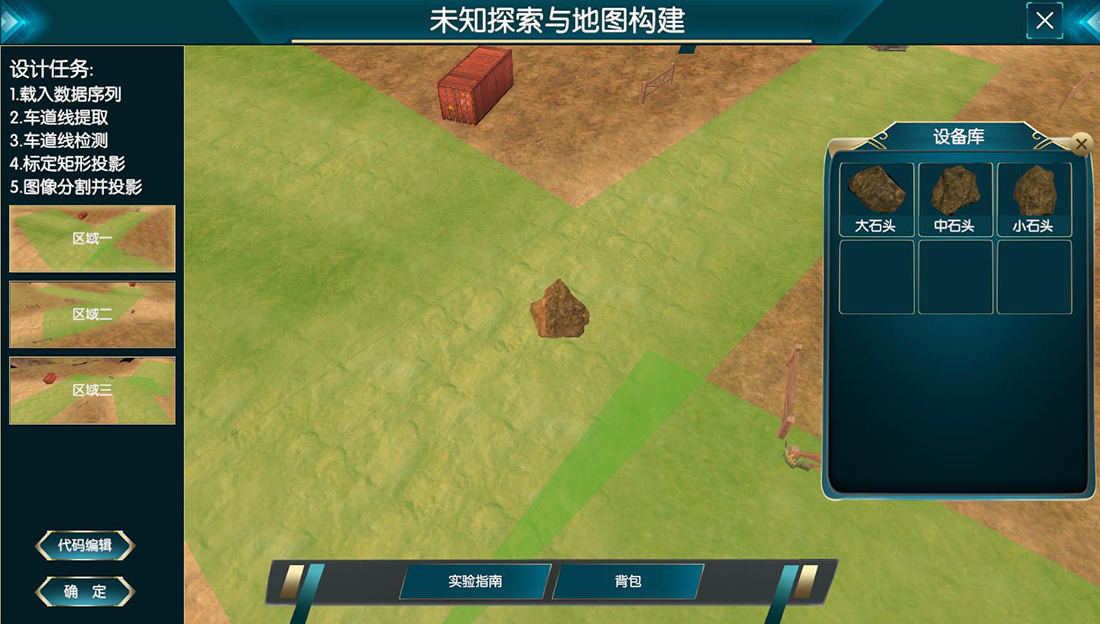Open the 实验指南 guide
Screen dimensions: 1100x624
(475, 581)
